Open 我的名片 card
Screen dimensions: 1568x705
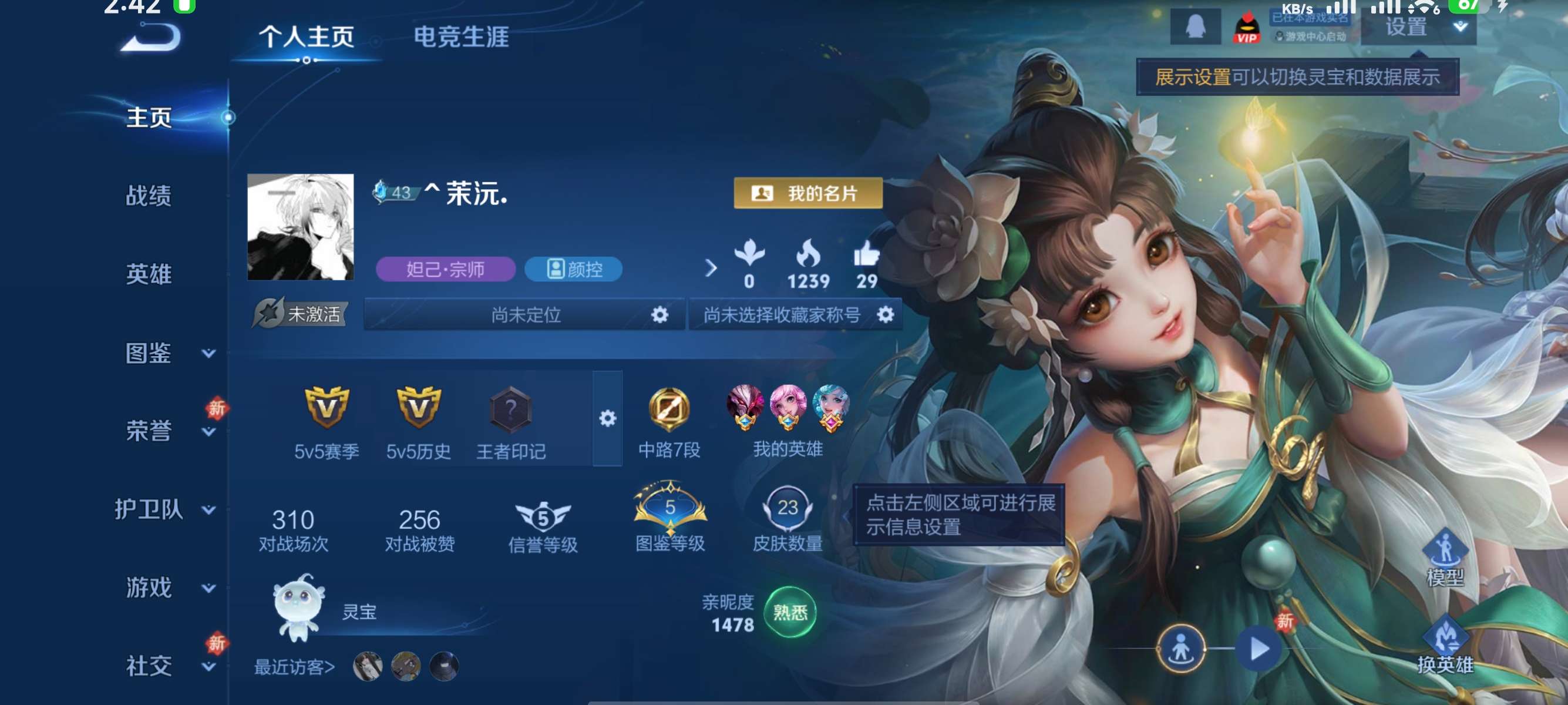pos(806,194)
